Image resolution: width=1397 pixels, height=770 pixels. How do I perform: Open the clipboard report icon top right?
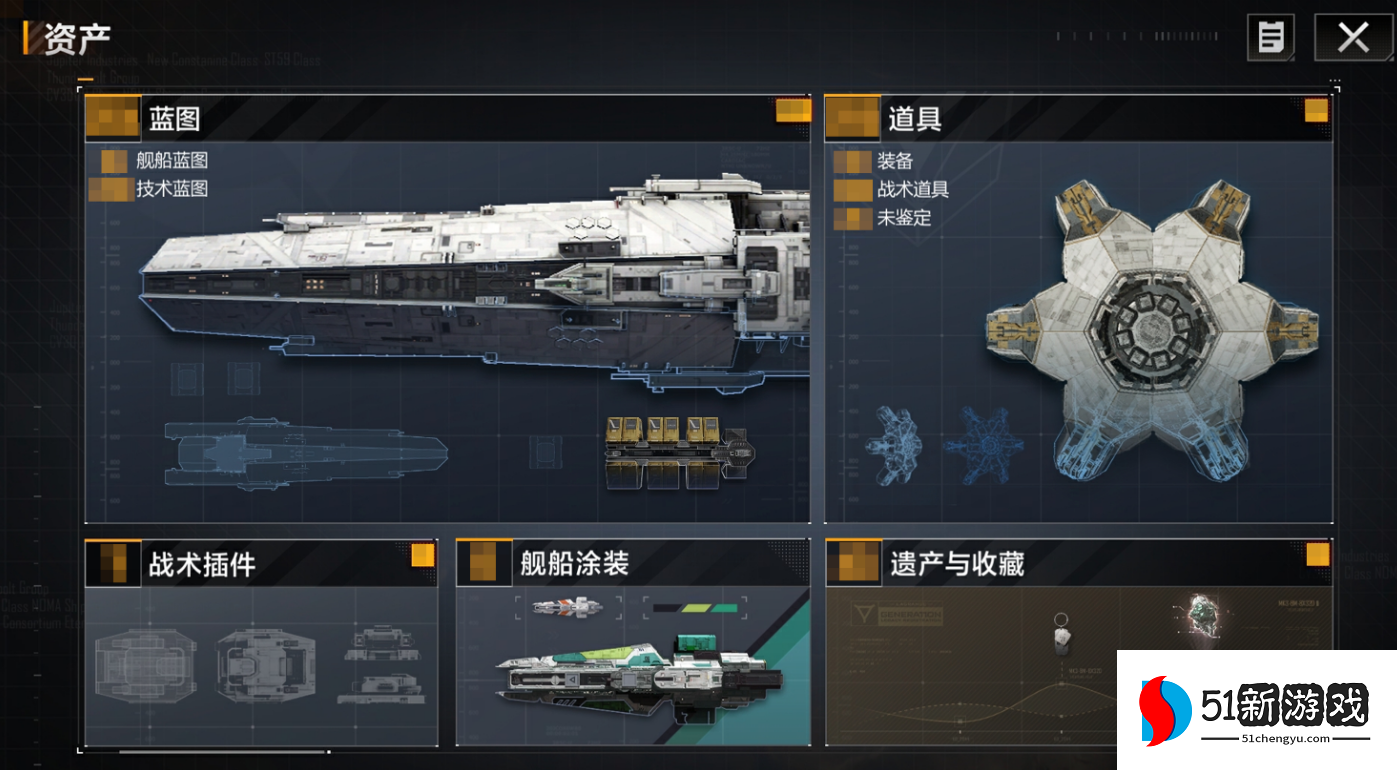pos(1270,37)
